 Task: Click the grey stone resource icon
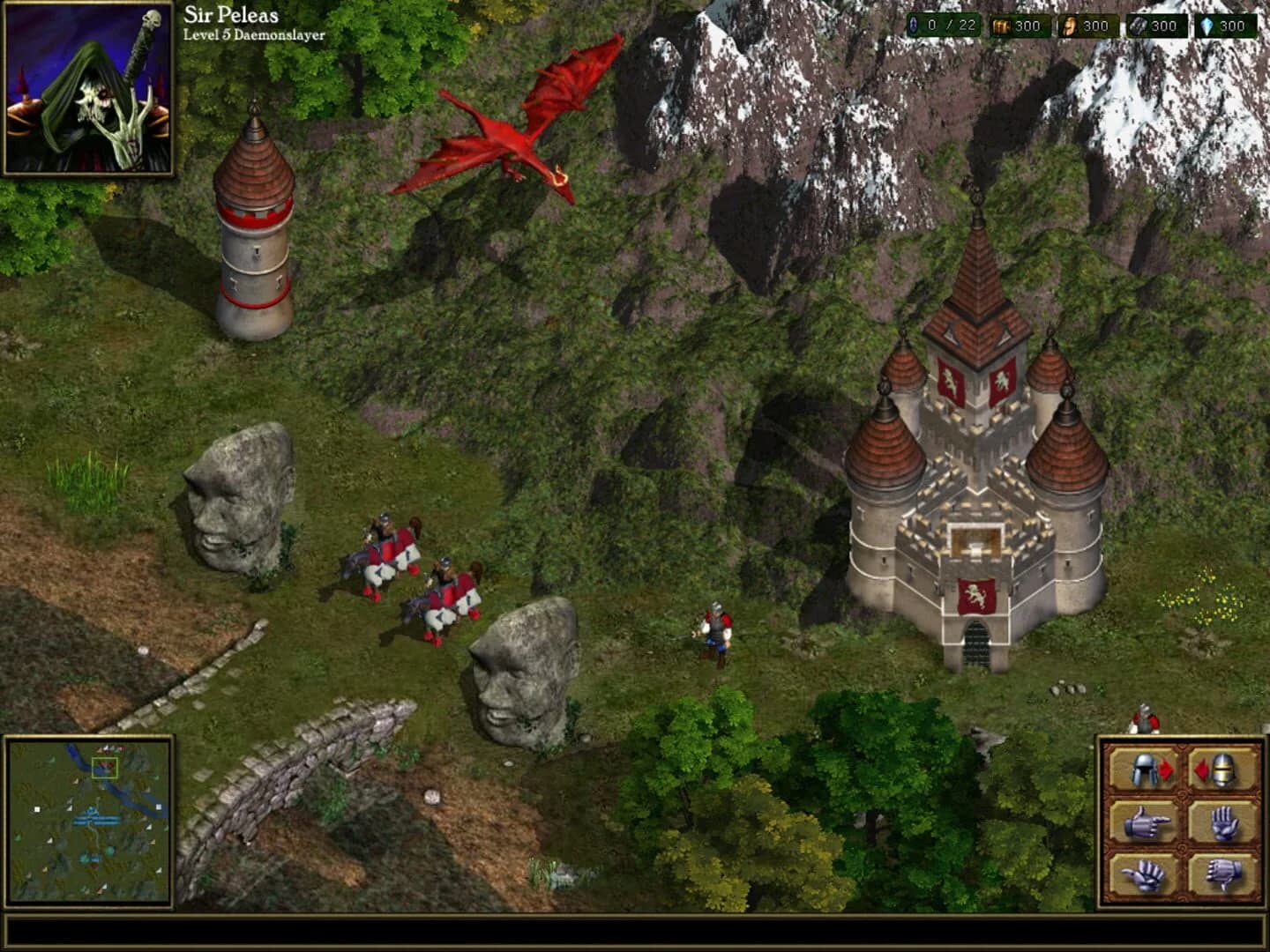point(1139,26)
